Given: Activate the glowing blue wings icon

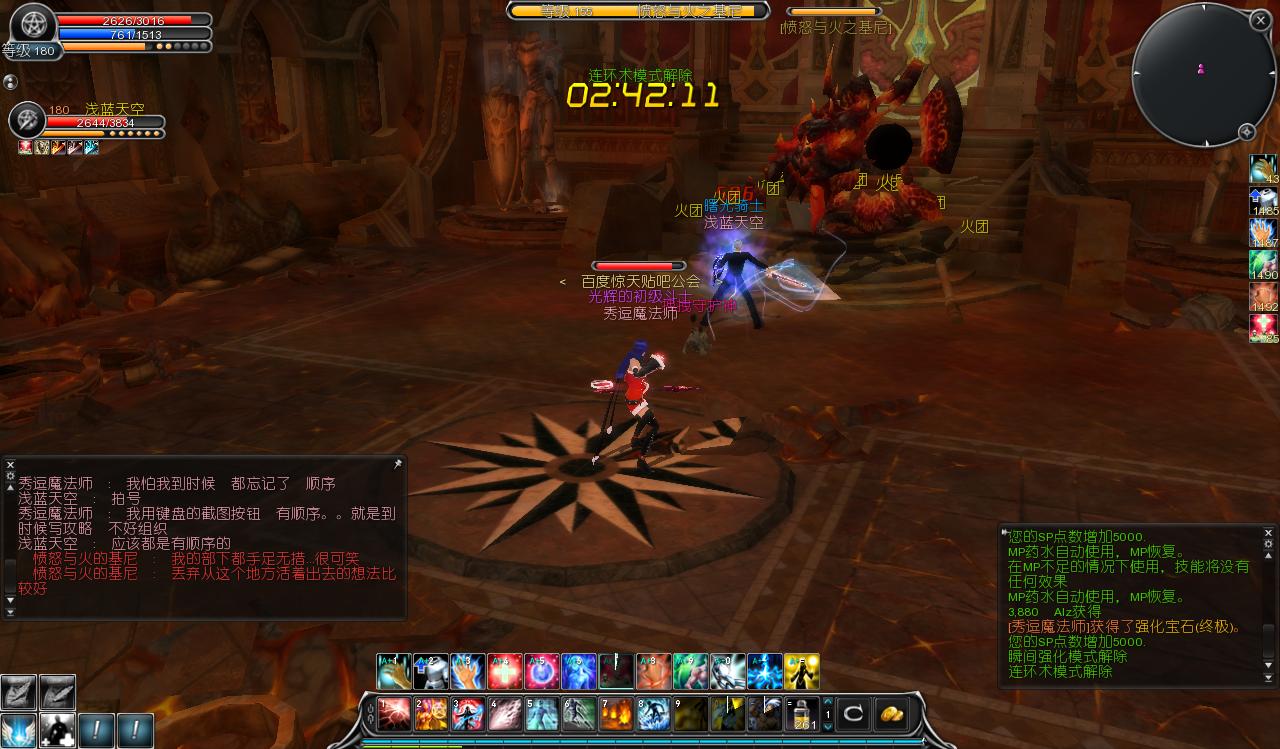Looking at the screenshot, I should tap(18, 730).
